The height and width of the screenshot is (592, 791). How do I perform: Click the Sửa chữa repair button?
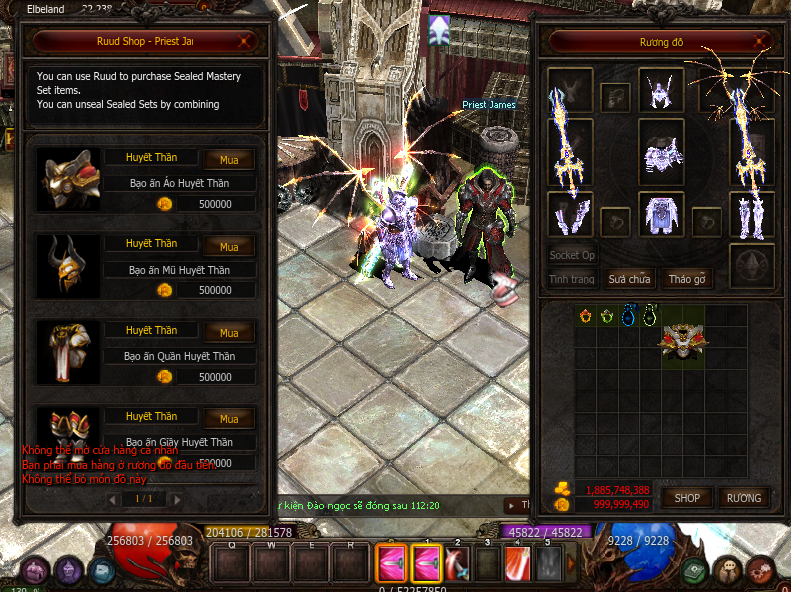coord(630,279)
